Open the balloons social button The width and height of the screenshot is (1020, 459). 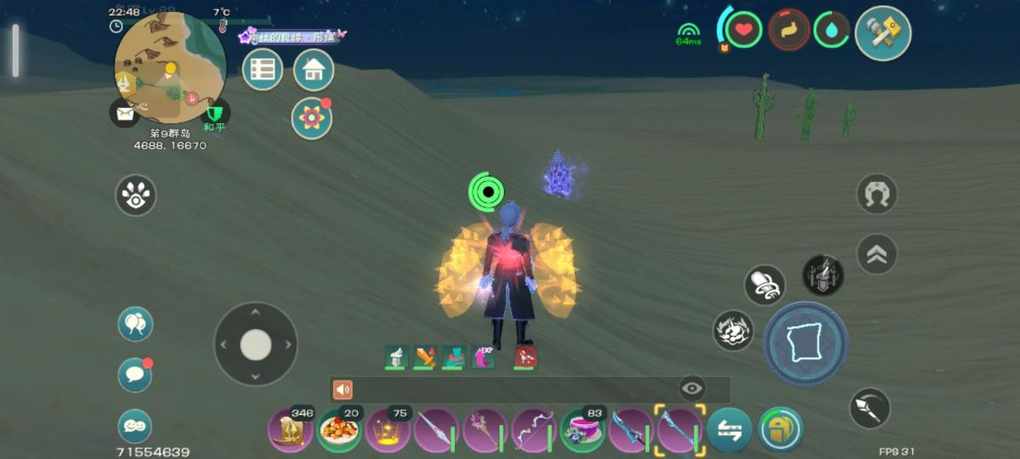135,324
